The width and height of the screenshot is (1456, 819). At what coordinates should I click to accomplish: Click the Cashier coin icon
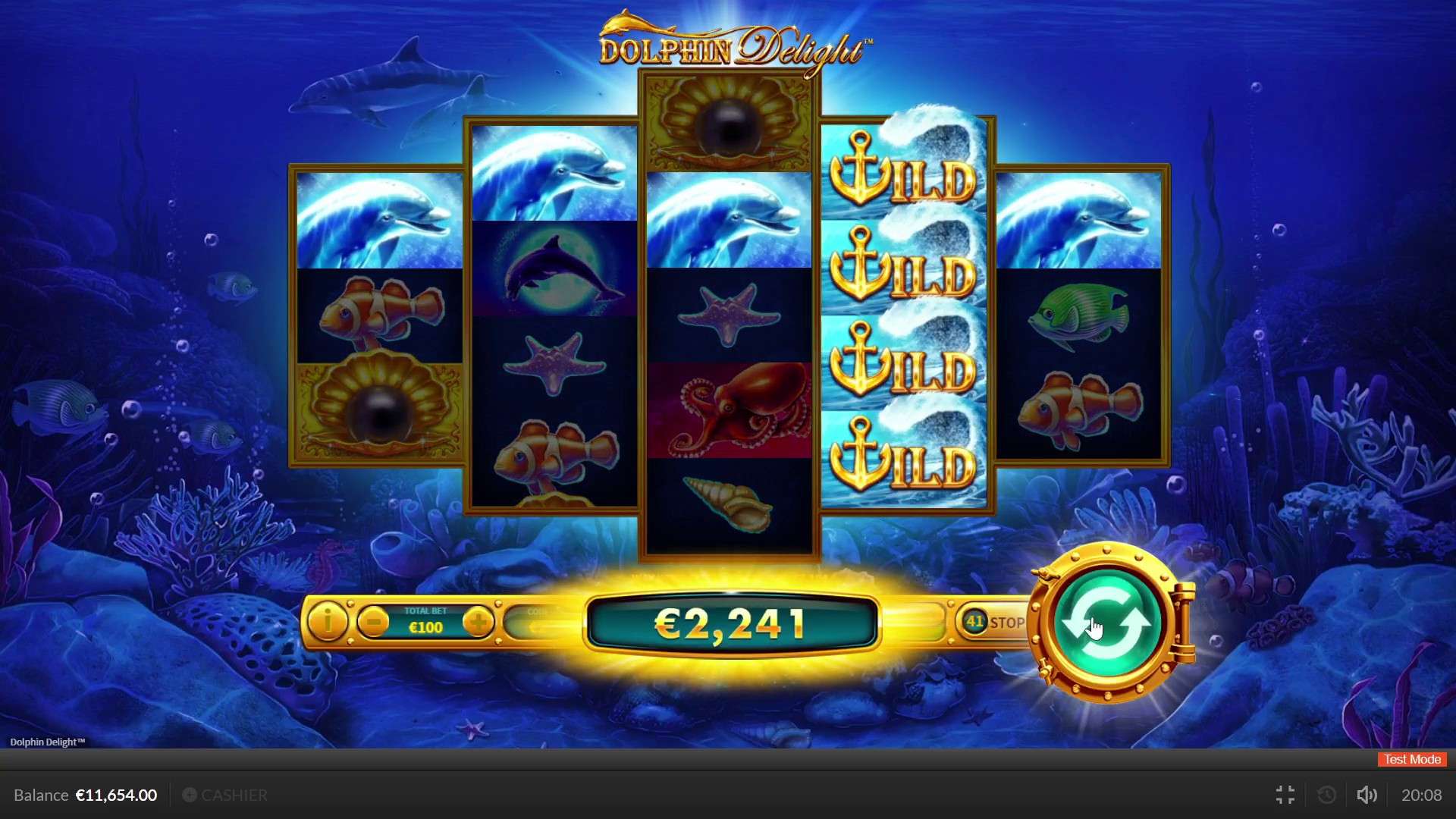click(x=190, y=795)
